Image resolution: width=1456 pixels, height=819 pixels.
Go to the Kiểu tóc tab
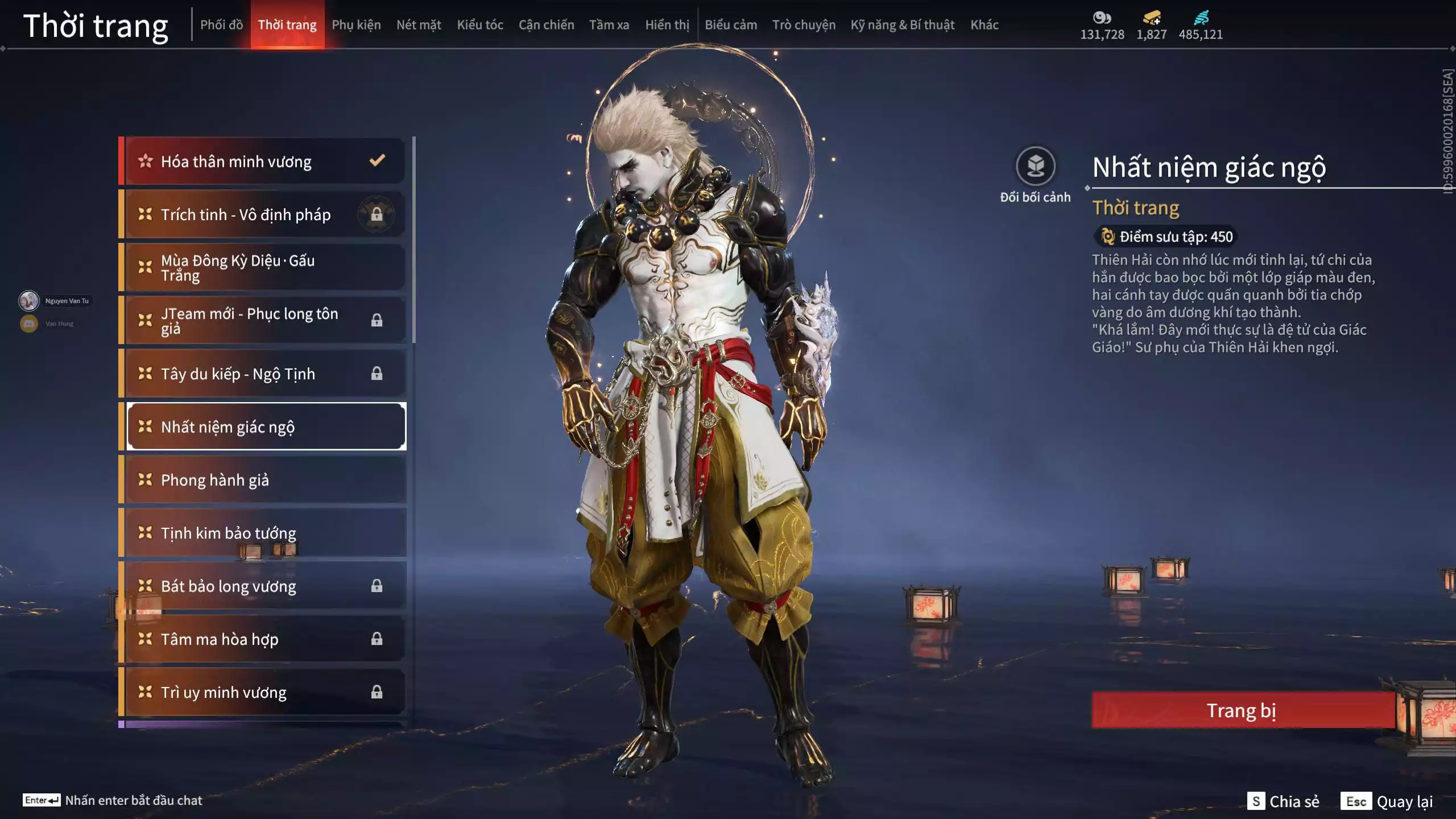point(480,24)
